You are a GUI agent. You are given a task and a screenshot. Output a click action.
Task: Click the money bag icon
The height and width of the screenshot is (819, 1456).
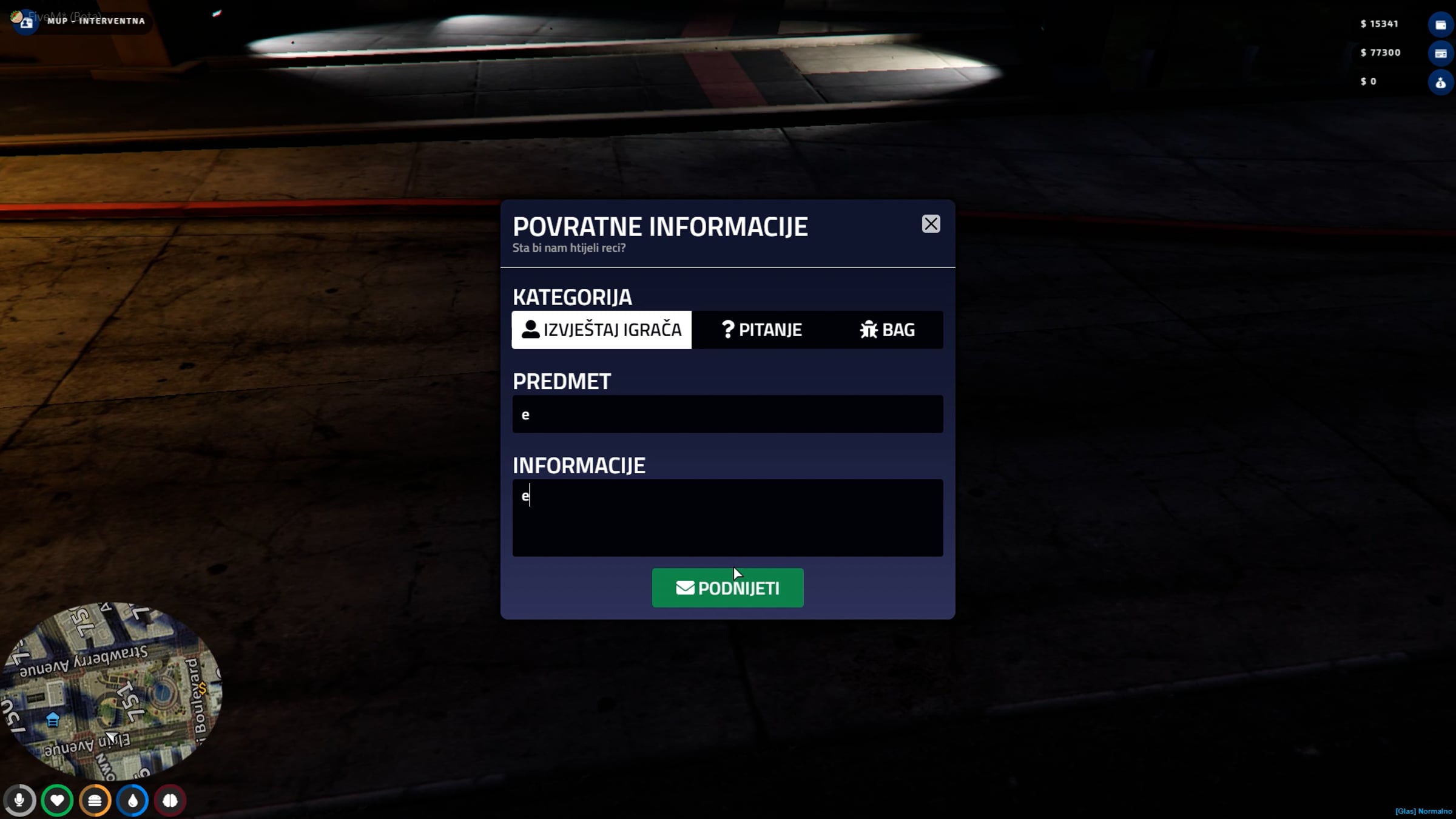click(x=1440, y=83)
